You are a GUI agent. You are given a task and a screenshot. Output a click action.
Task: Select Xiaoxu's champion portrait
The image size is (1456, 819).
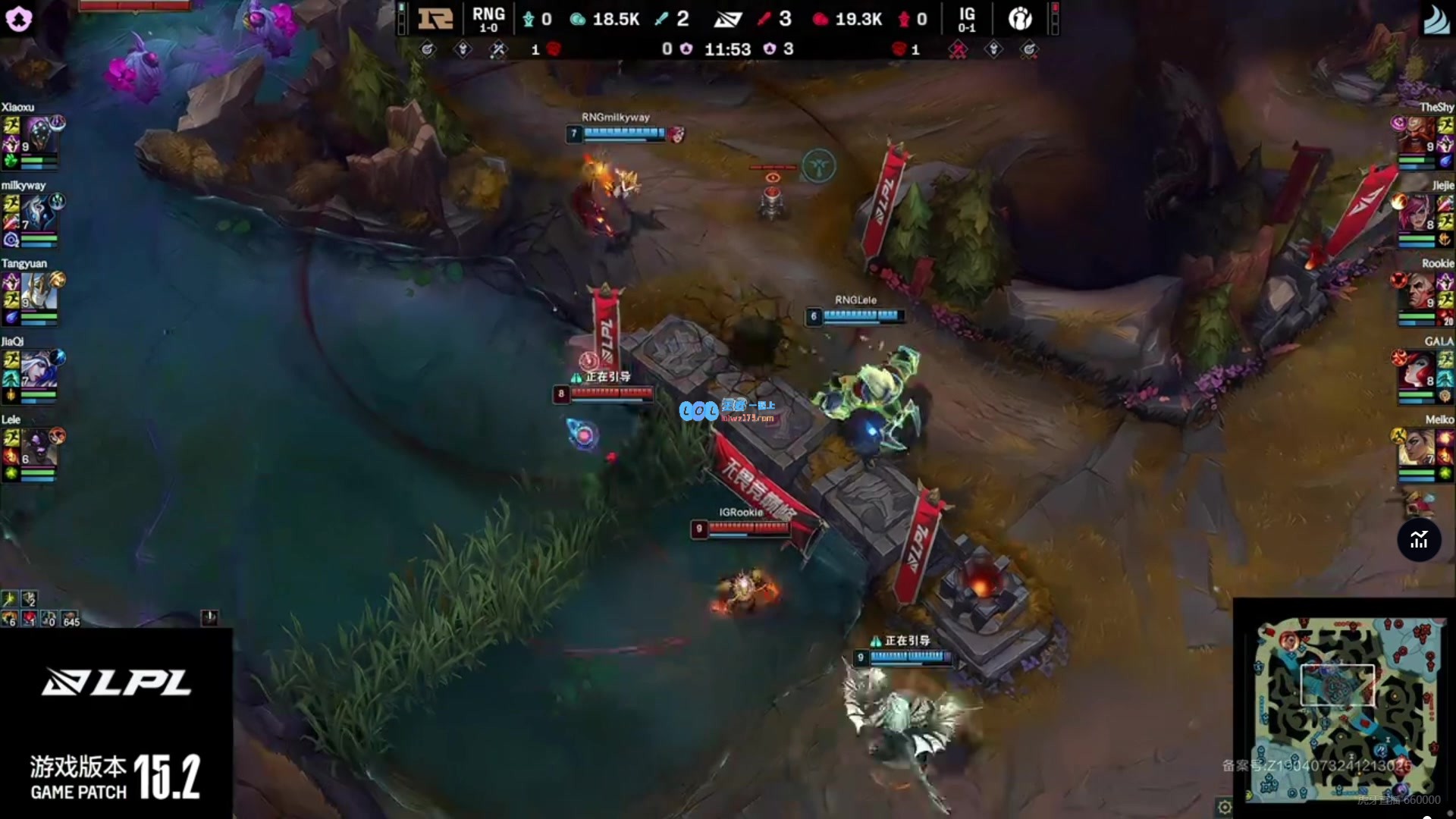[x=39, y=136]
